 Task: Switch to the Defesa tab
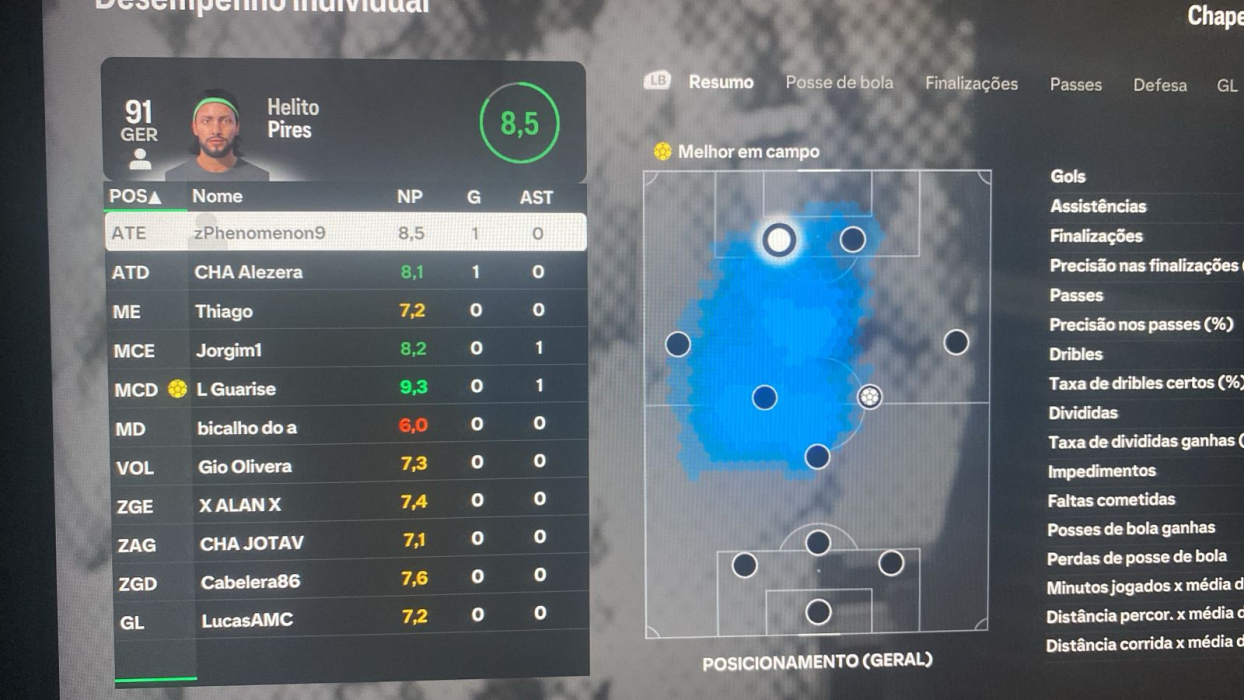point(1159,85)
